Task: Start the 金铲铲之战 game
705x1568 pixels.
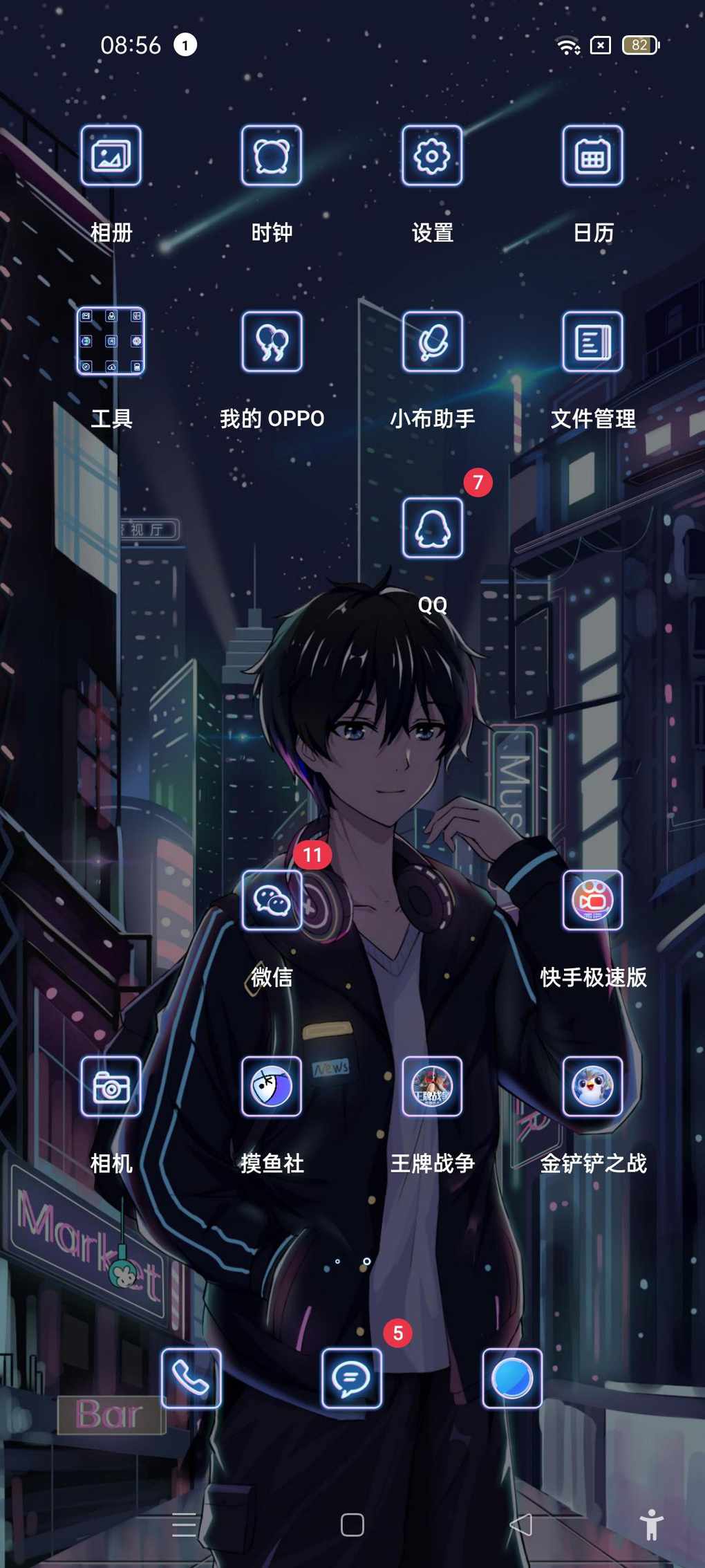Action: tap(592, 1087)
